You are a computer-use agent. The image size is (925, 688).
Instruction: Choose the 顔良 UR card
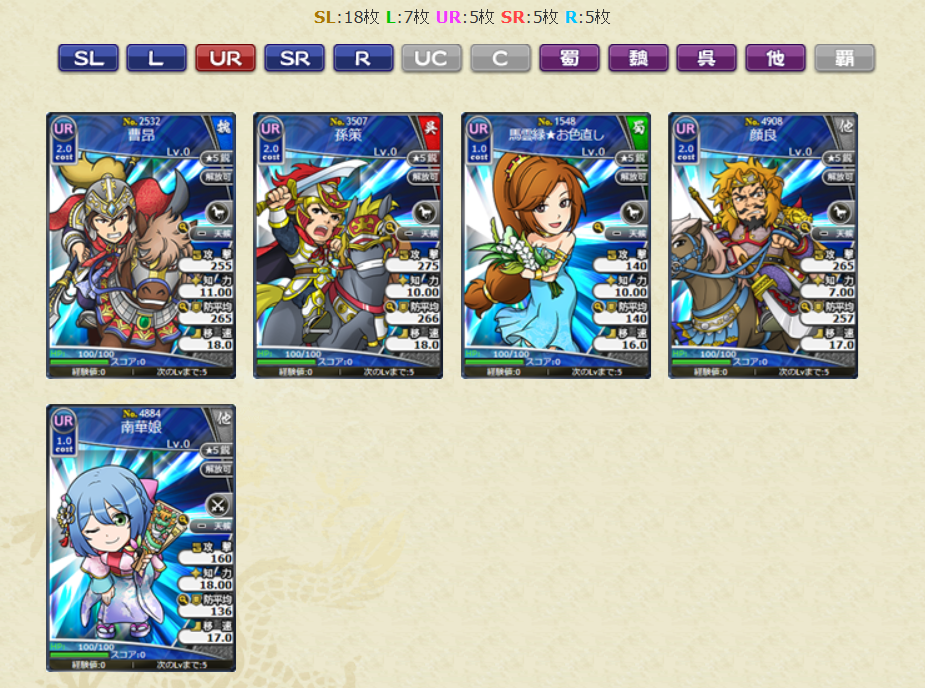pyautogui.click(x=763, y=245)
